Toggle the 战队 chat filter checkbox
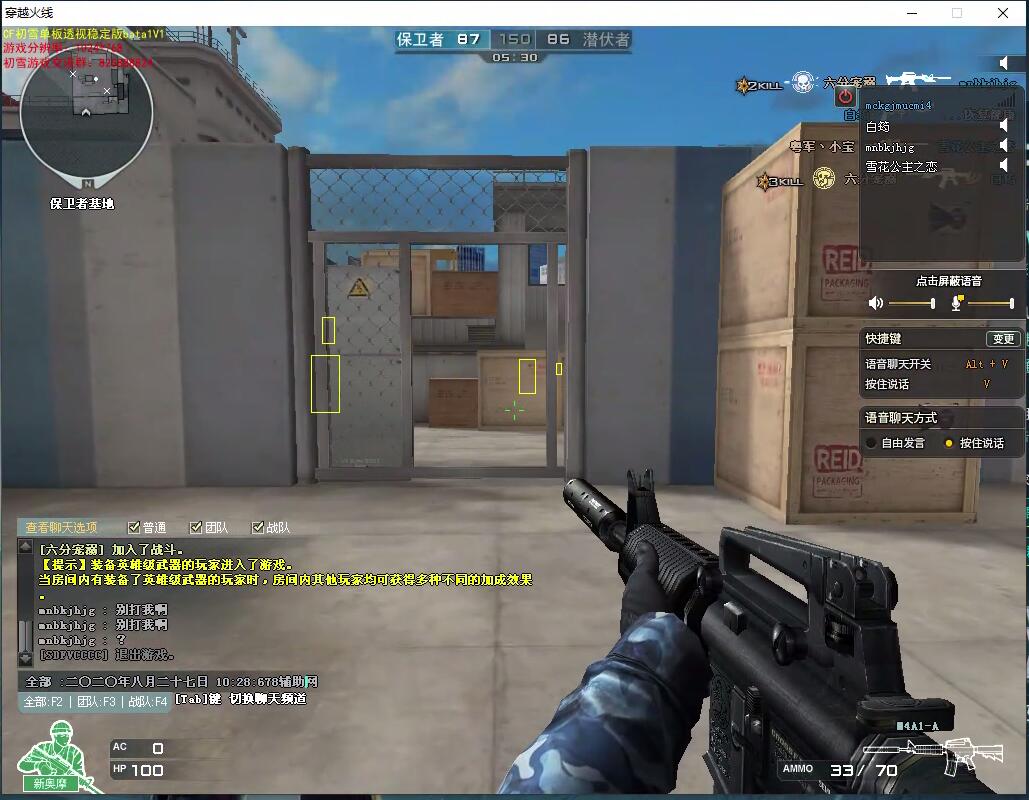The height and width of the screenshot is (800, 1029). pos(258,527)
